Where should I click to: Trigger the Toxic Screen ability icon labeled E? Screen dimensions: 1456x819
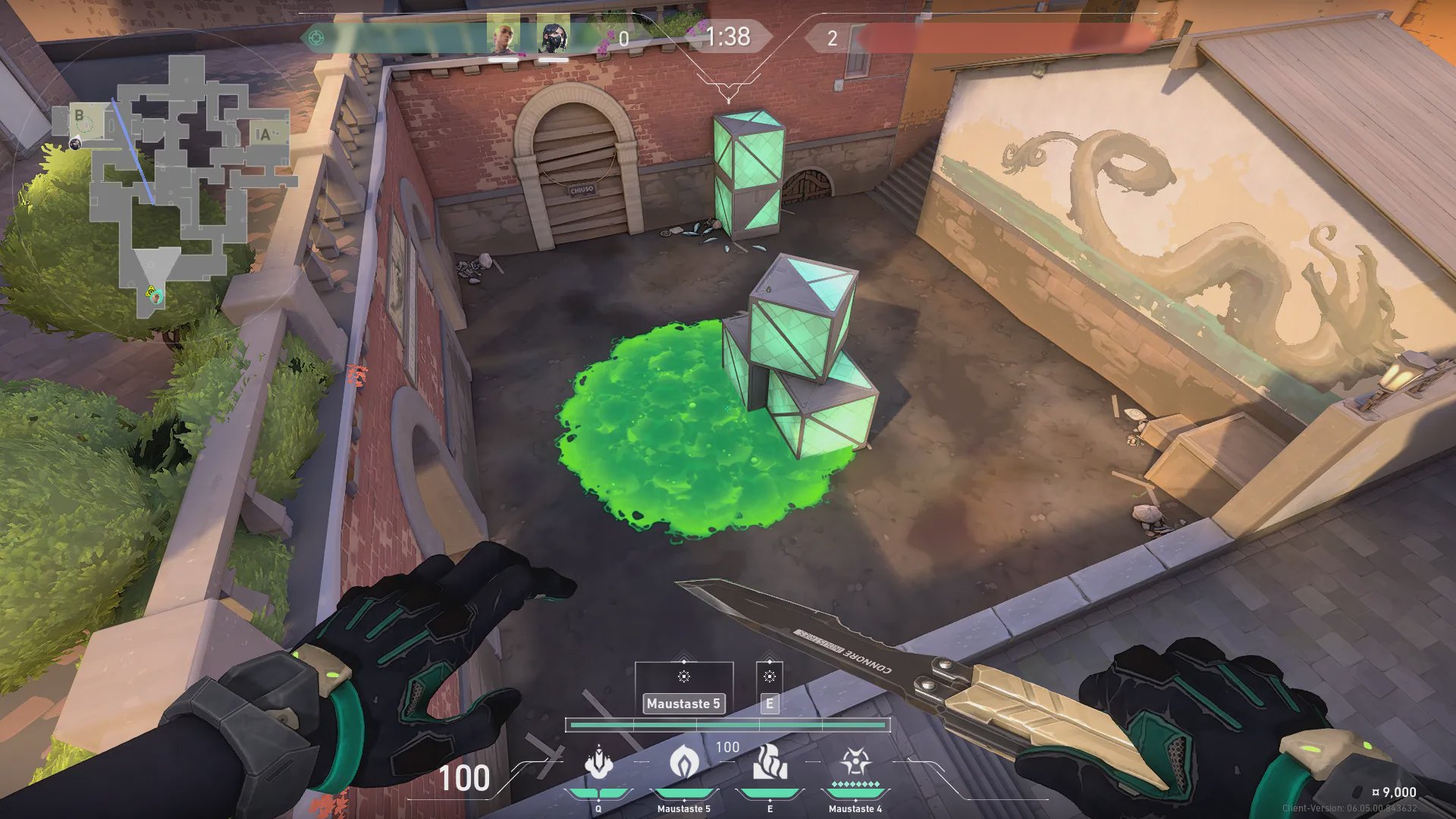[770, 762]
